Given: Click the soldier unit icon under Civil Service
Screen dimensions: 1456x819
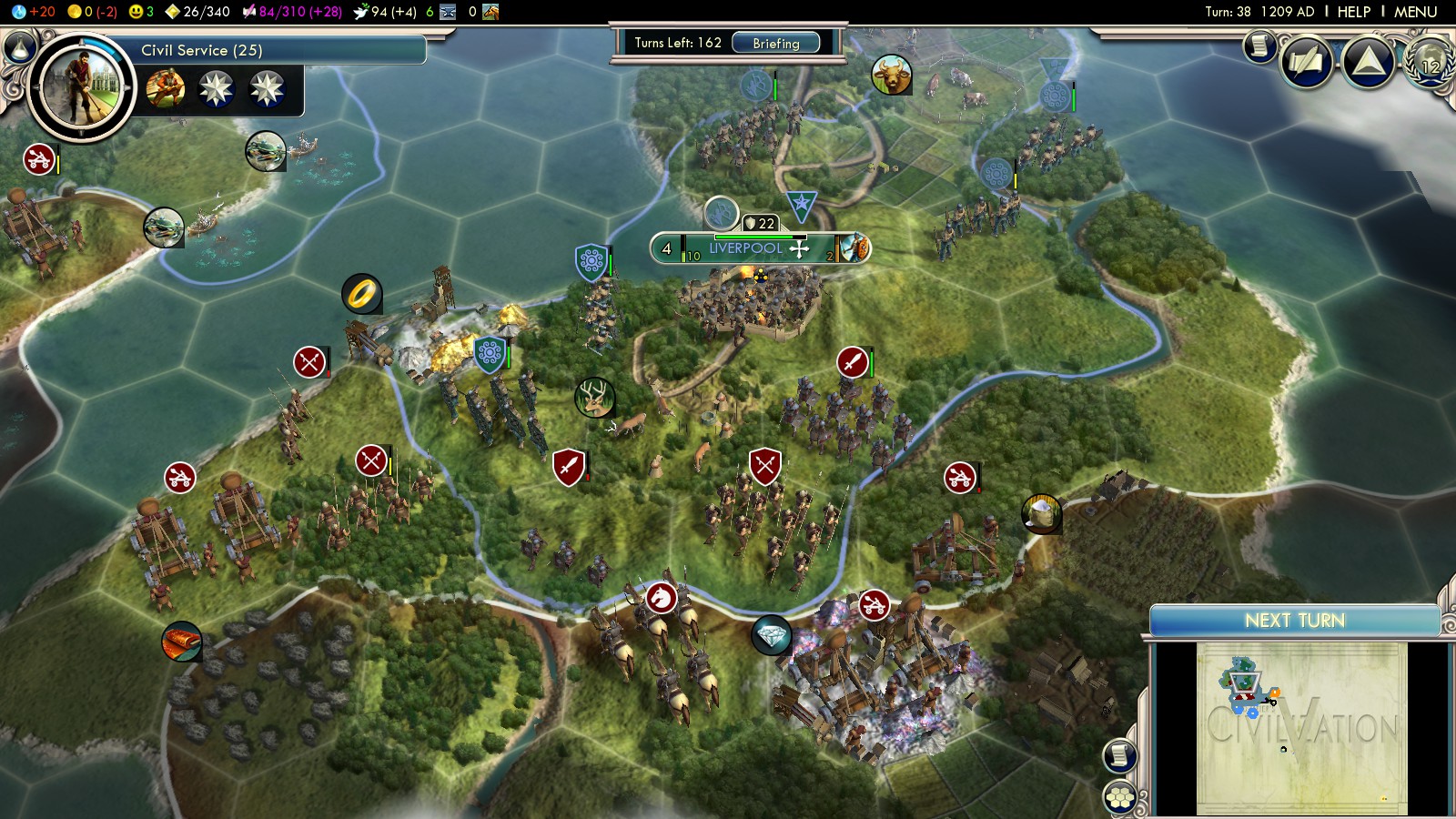Looking at the screenshot, I should click(166, 89).
